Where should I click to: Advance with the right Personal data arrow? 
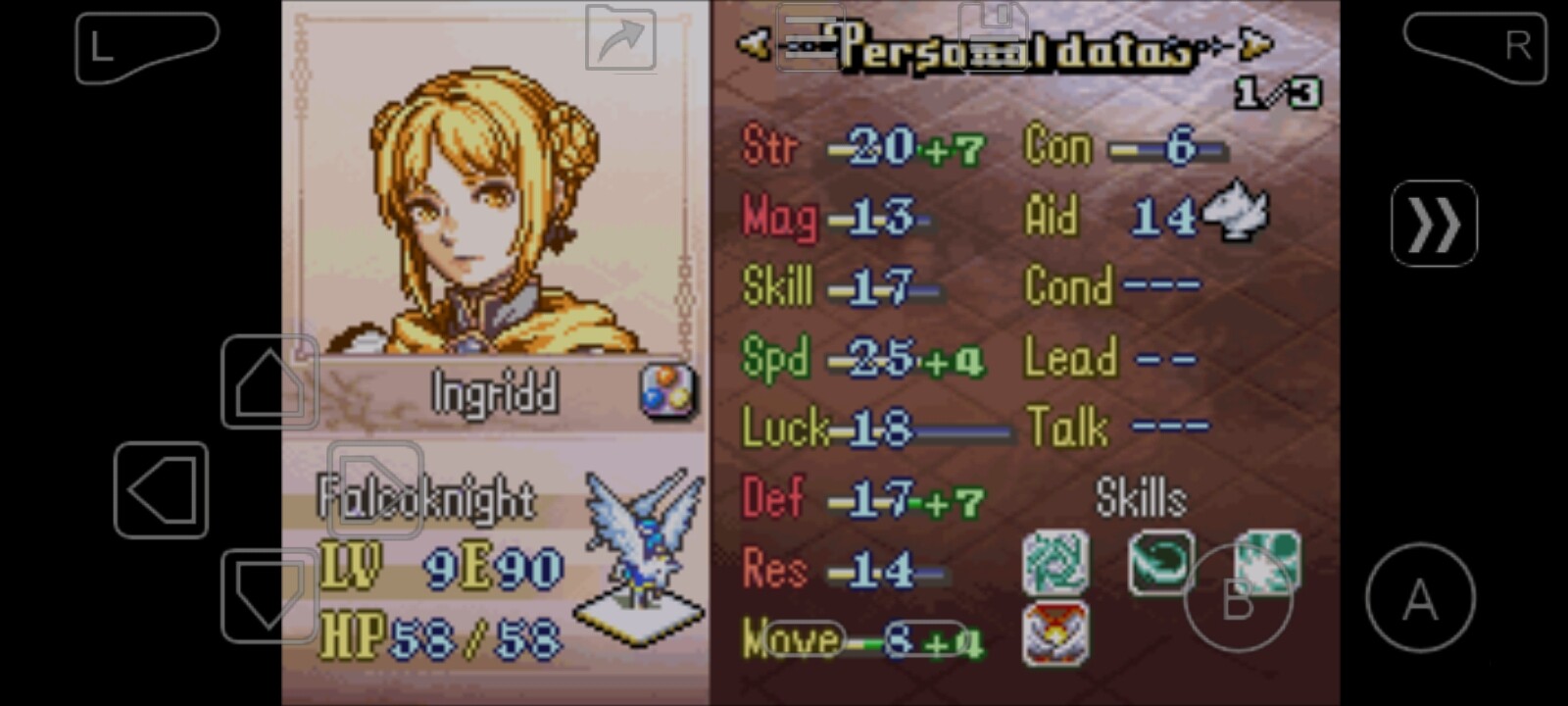point(1257,43)
